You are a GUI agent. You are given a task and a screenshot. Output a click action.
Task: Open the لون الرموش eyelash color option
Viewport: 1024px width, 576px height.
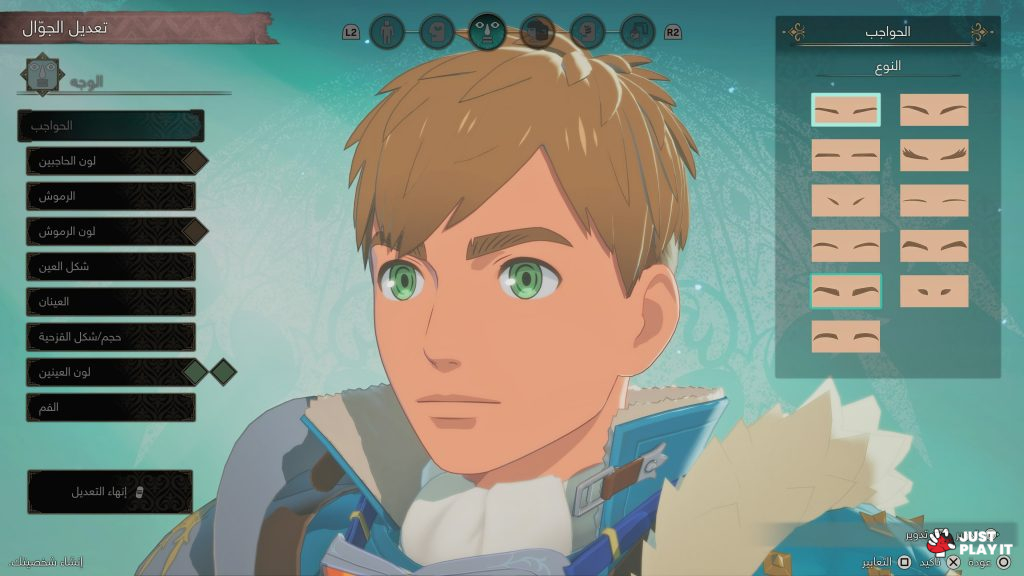110,231
